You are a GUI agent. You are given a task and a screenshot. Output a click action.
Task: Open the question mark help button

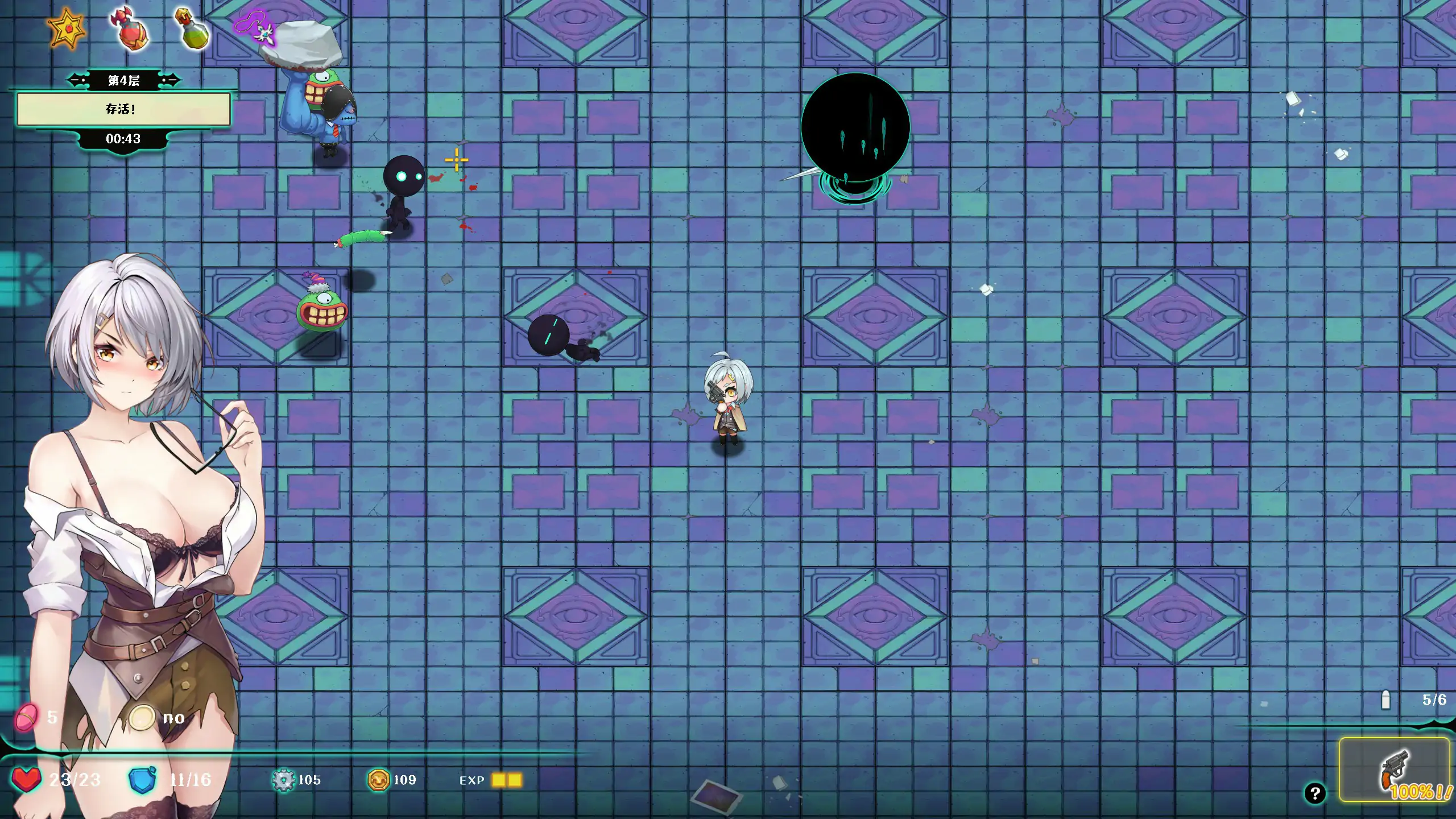(x=1314, y=793)
